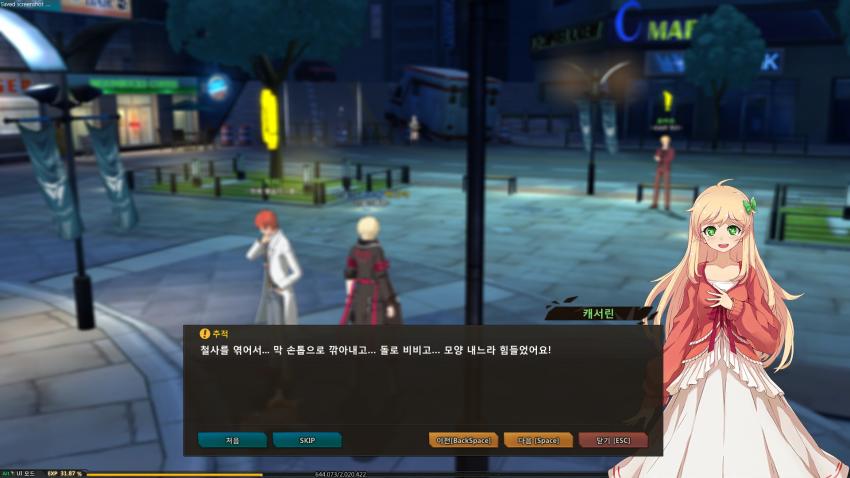Skip the dialogue with the SKIP button
Screen dimensions: 850x478
[307, 440]
